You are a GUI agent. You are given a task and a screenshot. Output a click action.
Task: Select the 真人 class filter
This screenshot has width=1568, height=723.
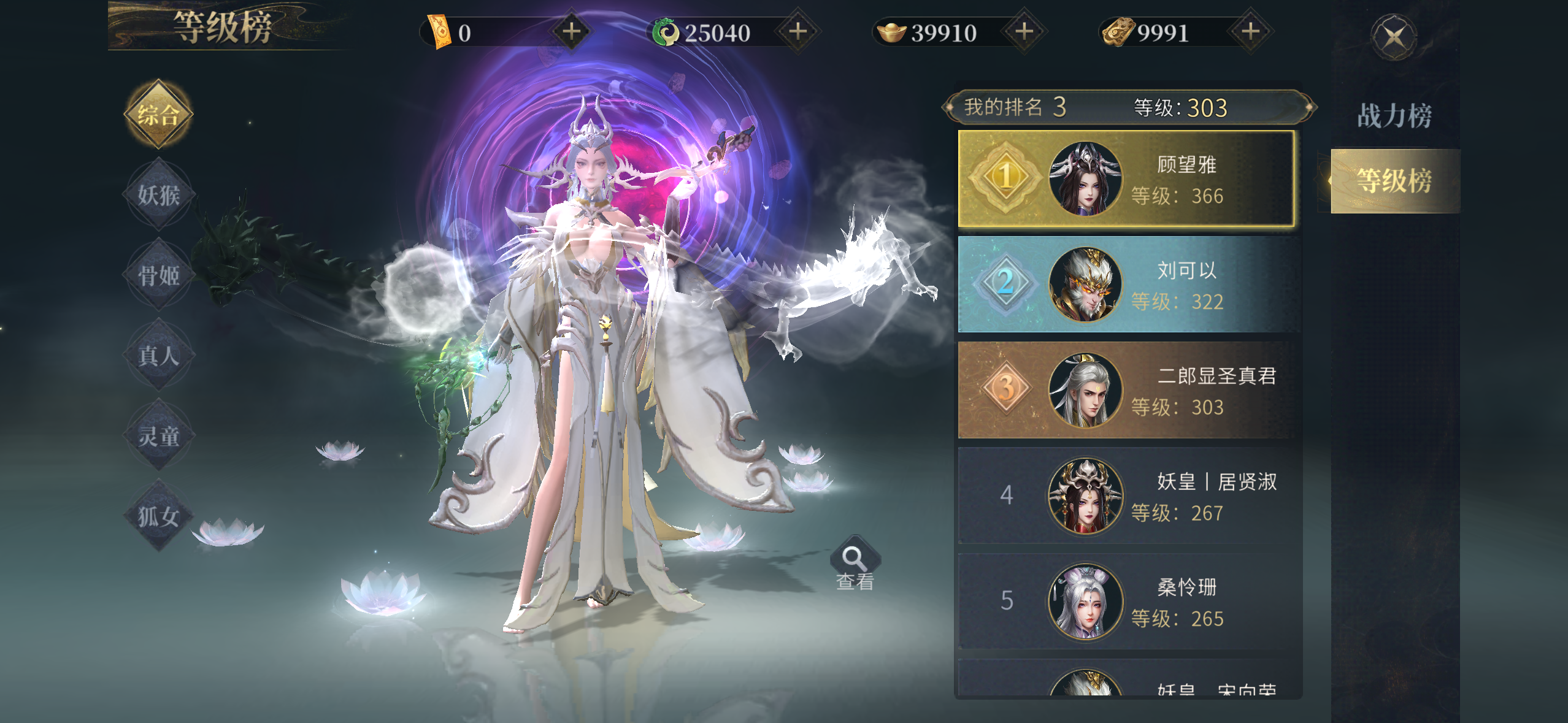coord(158,356)
